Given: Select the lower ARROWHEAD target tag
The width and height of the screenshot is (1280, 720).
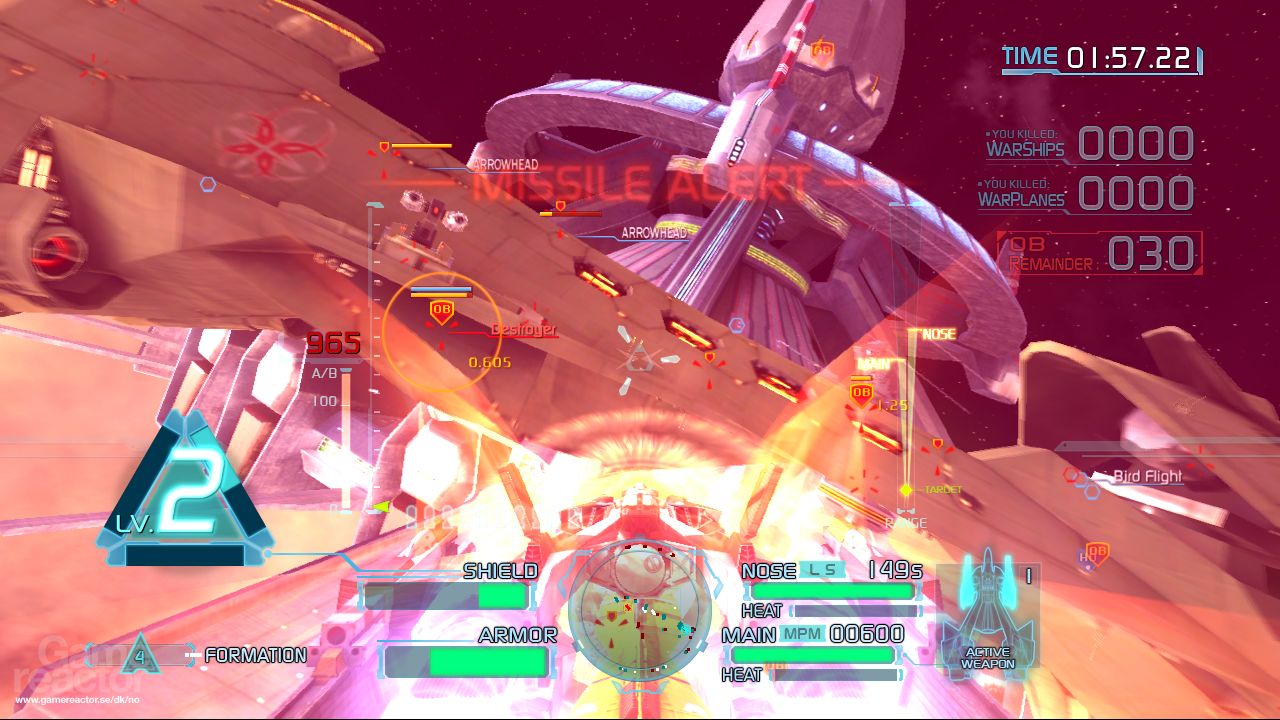Looking at the screenshot, I should tap(654, 233).
